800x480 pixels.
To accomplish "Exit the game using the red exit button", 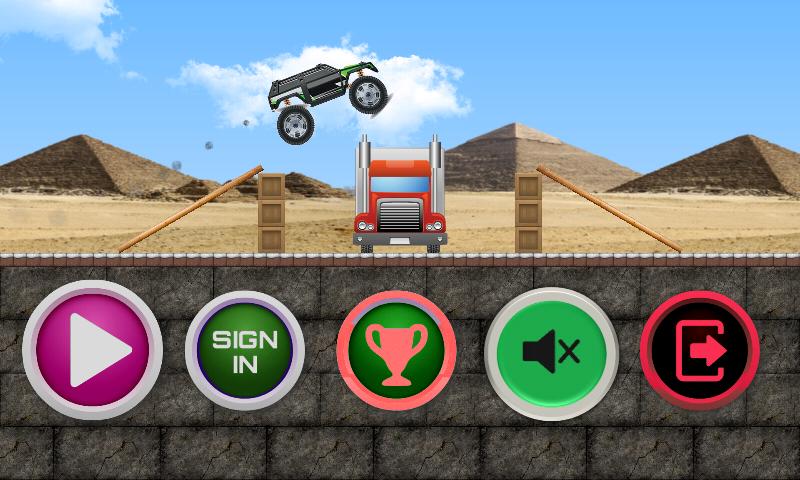I will 699,351.
